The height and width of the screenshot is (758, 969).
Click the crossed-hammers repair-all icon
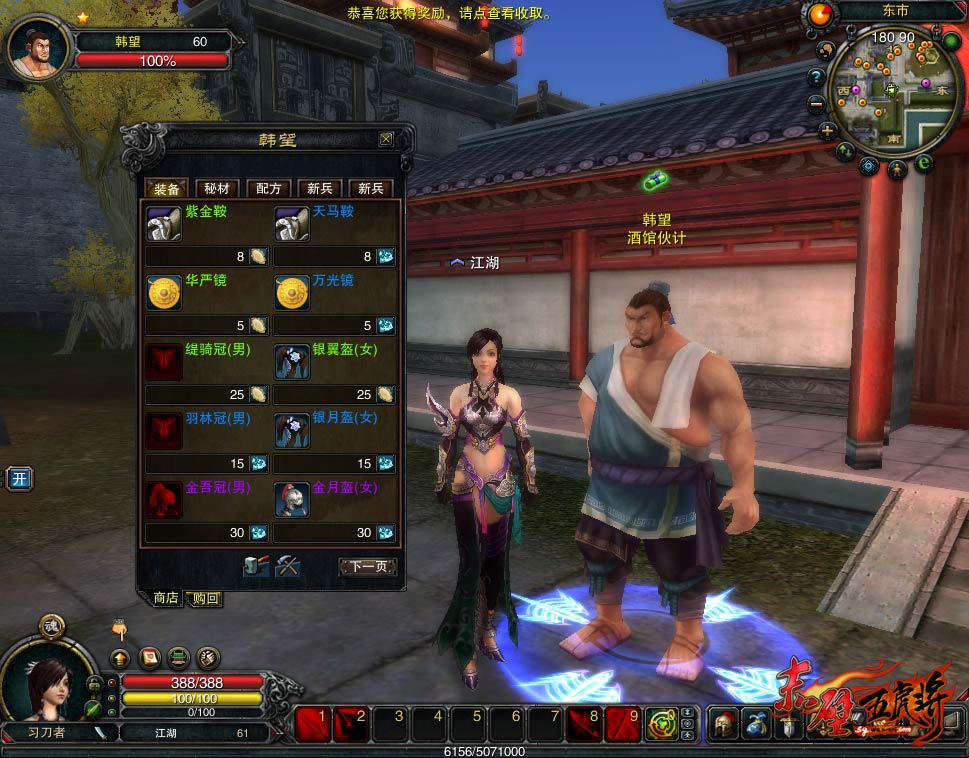click(288, 566)
